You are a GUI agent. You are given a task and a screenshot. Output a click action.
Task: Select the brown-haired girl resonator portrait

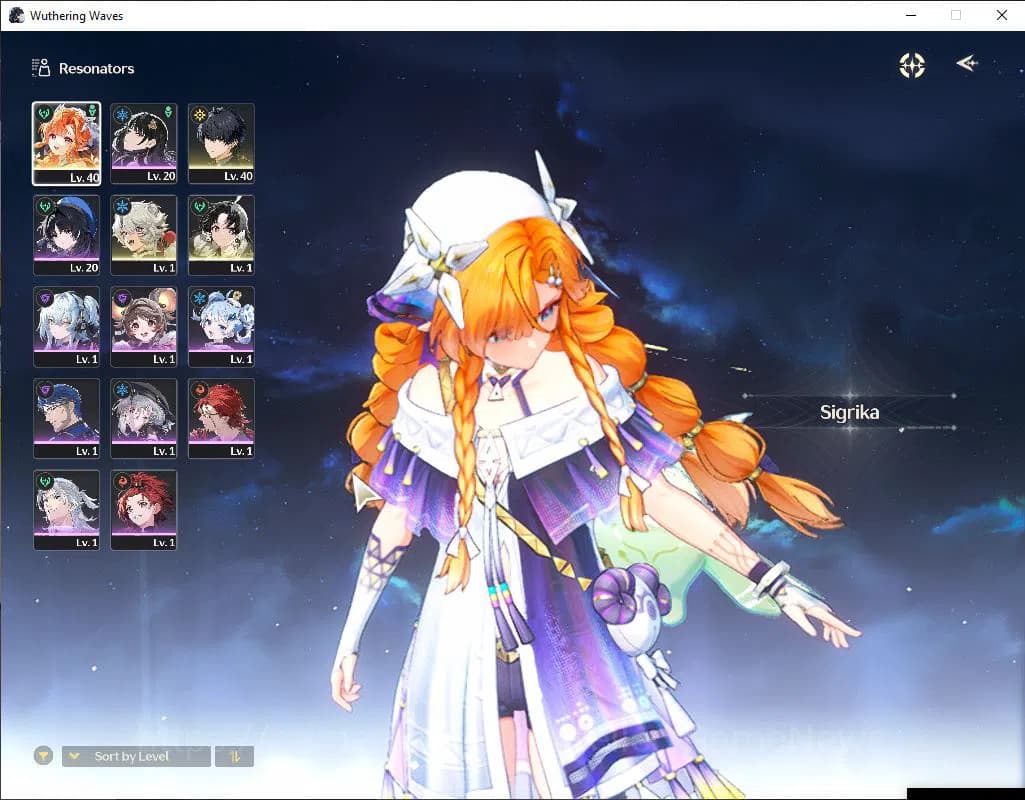[x=144, y=327]
